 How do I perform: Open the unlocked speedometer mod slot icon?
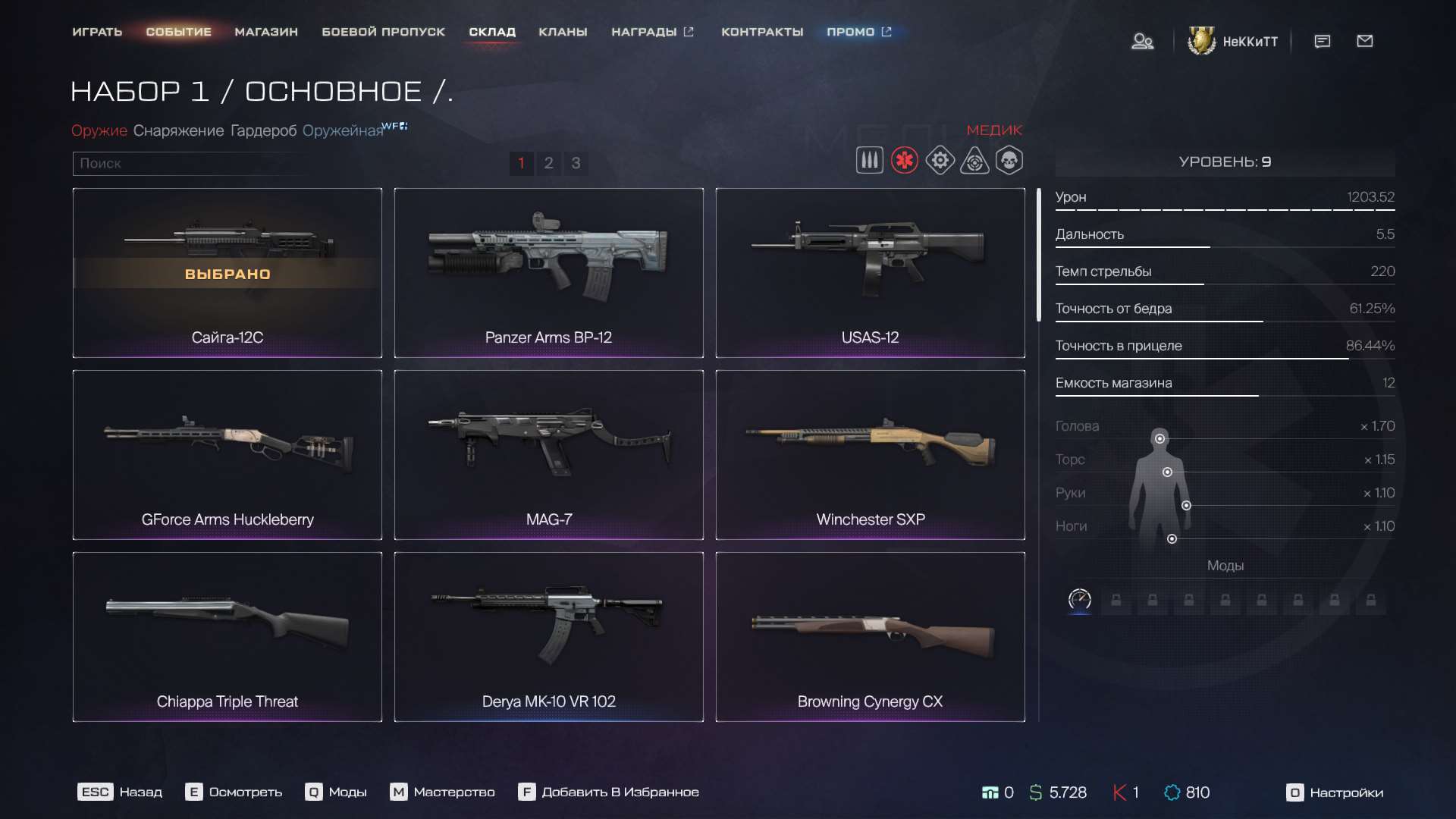(x=1079, y=599)
